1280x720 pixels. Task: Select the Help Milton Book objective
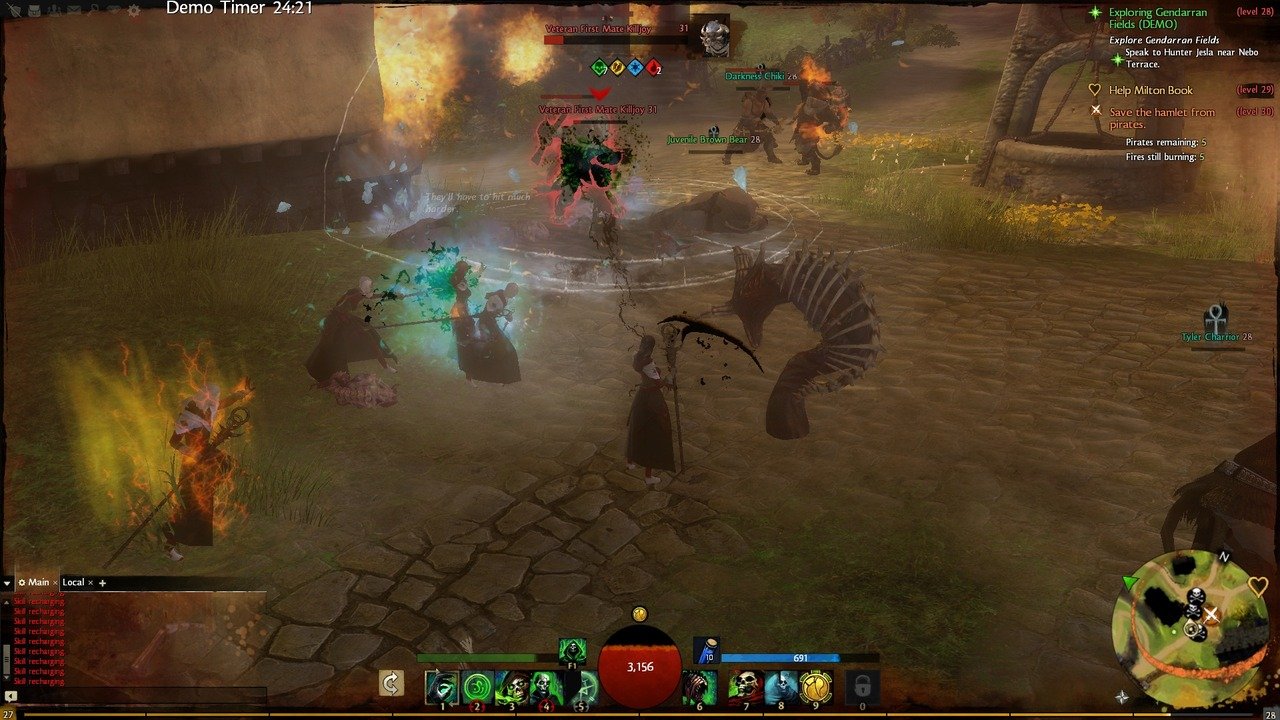[x=1150, y=90]
